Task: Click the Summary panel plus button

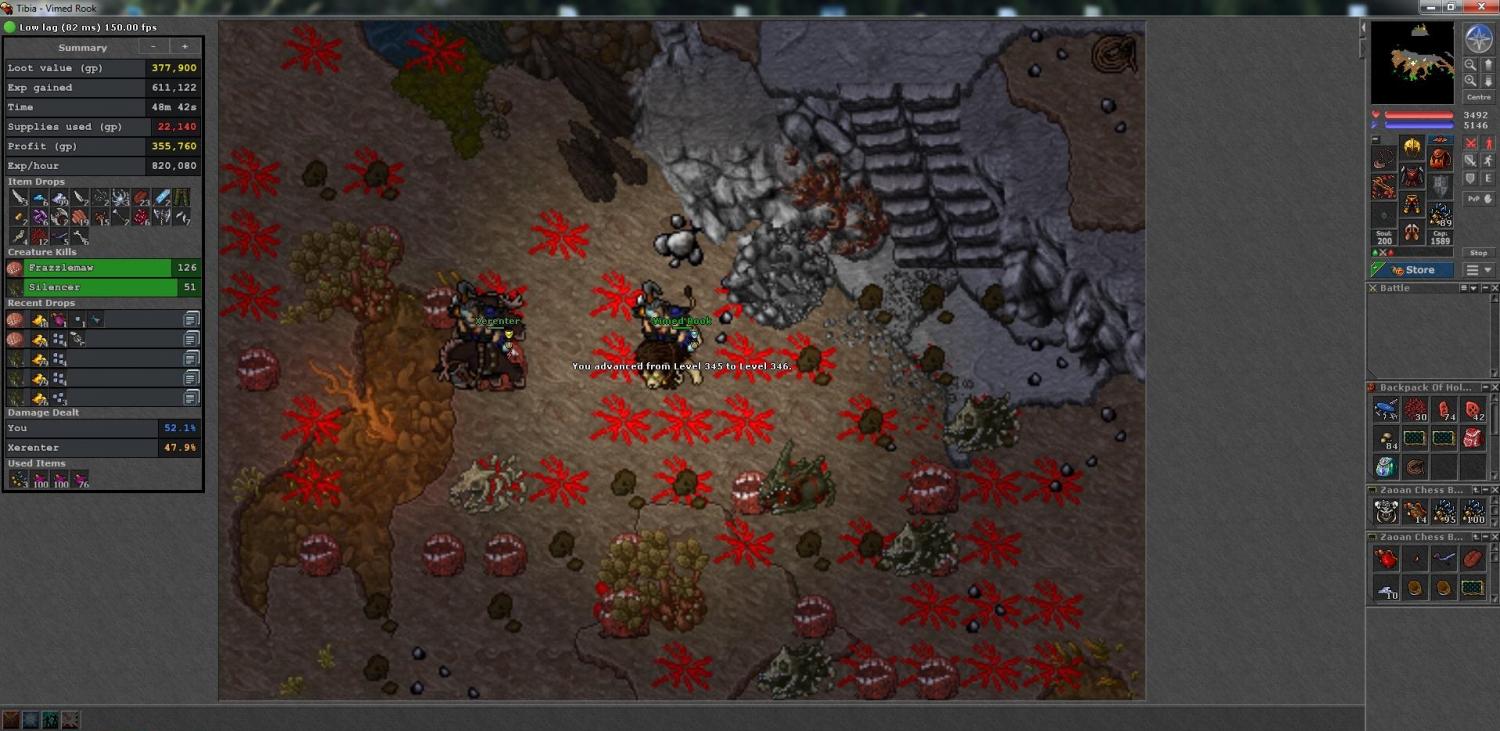Action: 184,47
